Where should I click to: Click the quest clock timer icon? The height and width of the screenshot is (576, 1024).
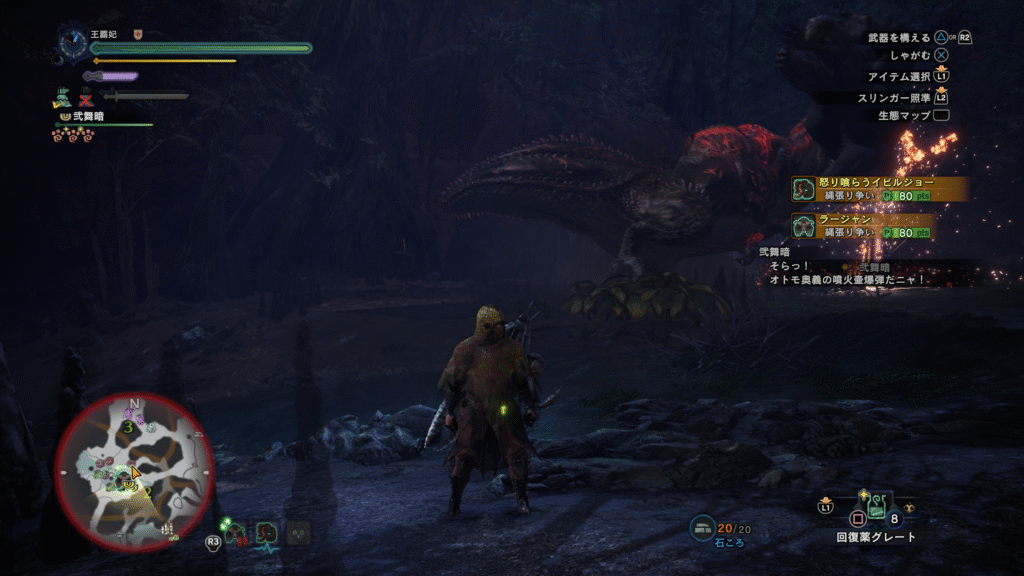pyautogui.click(x=72, y=42)
